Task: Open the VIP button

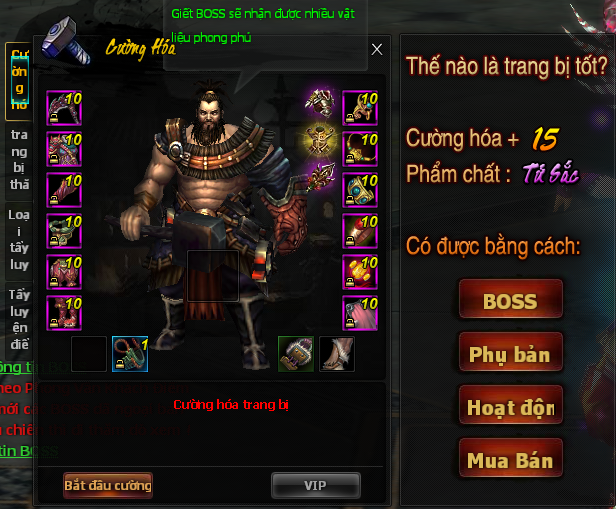Action: click(315, 485)
